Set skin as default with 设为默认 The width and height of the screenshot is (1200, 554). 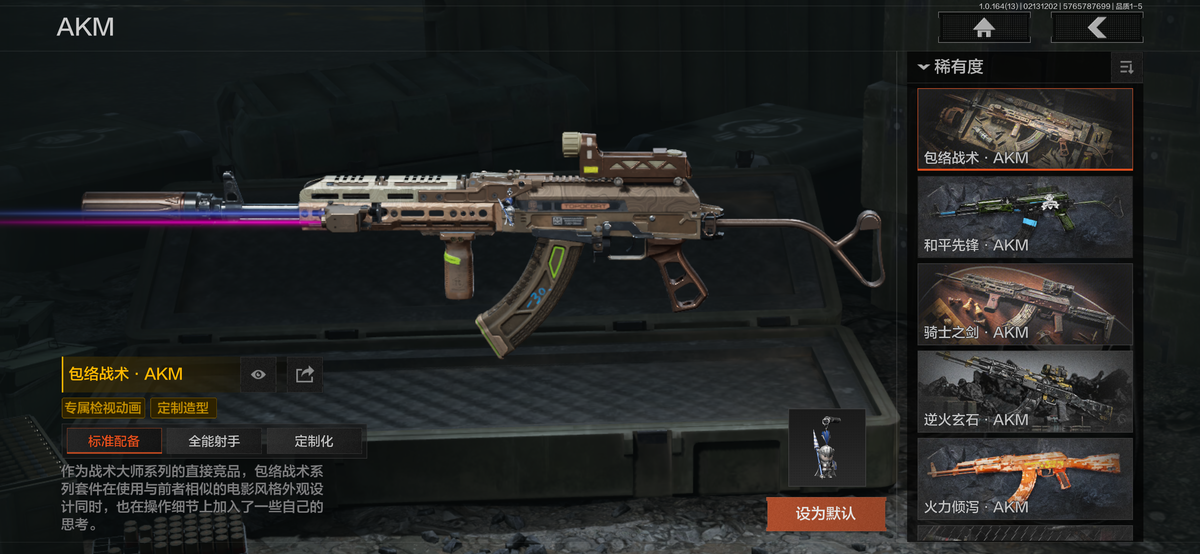(x=826, y=514)
